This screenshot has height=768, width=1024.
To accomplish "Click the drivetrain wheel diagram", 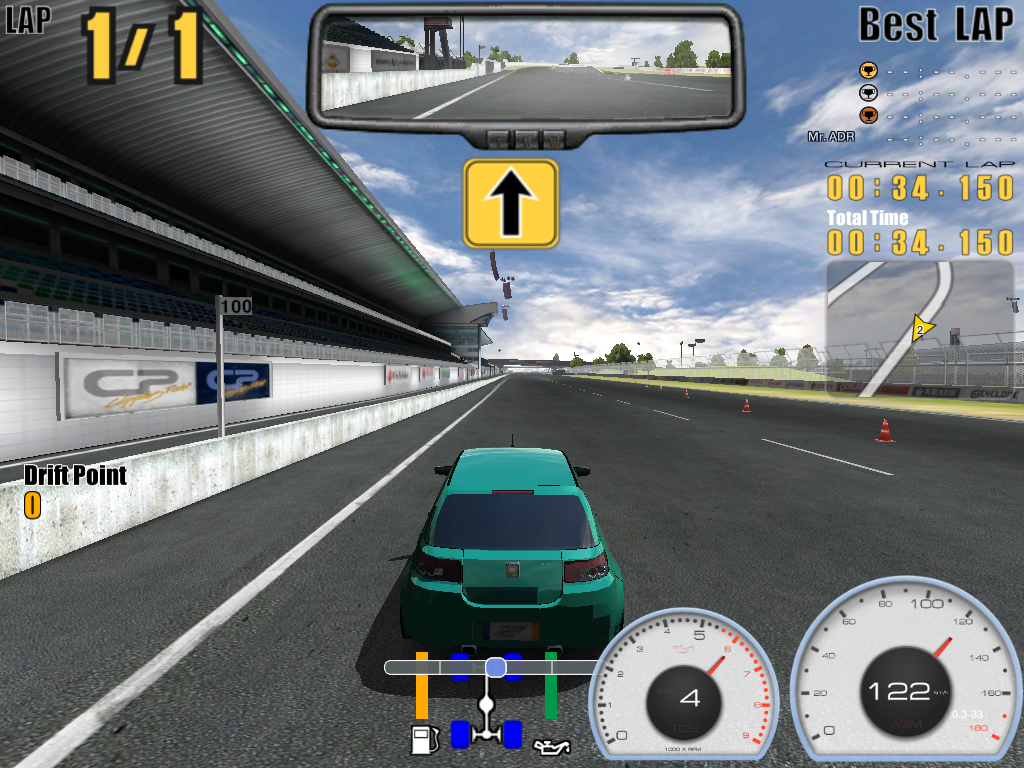I will tap(487, 701).
